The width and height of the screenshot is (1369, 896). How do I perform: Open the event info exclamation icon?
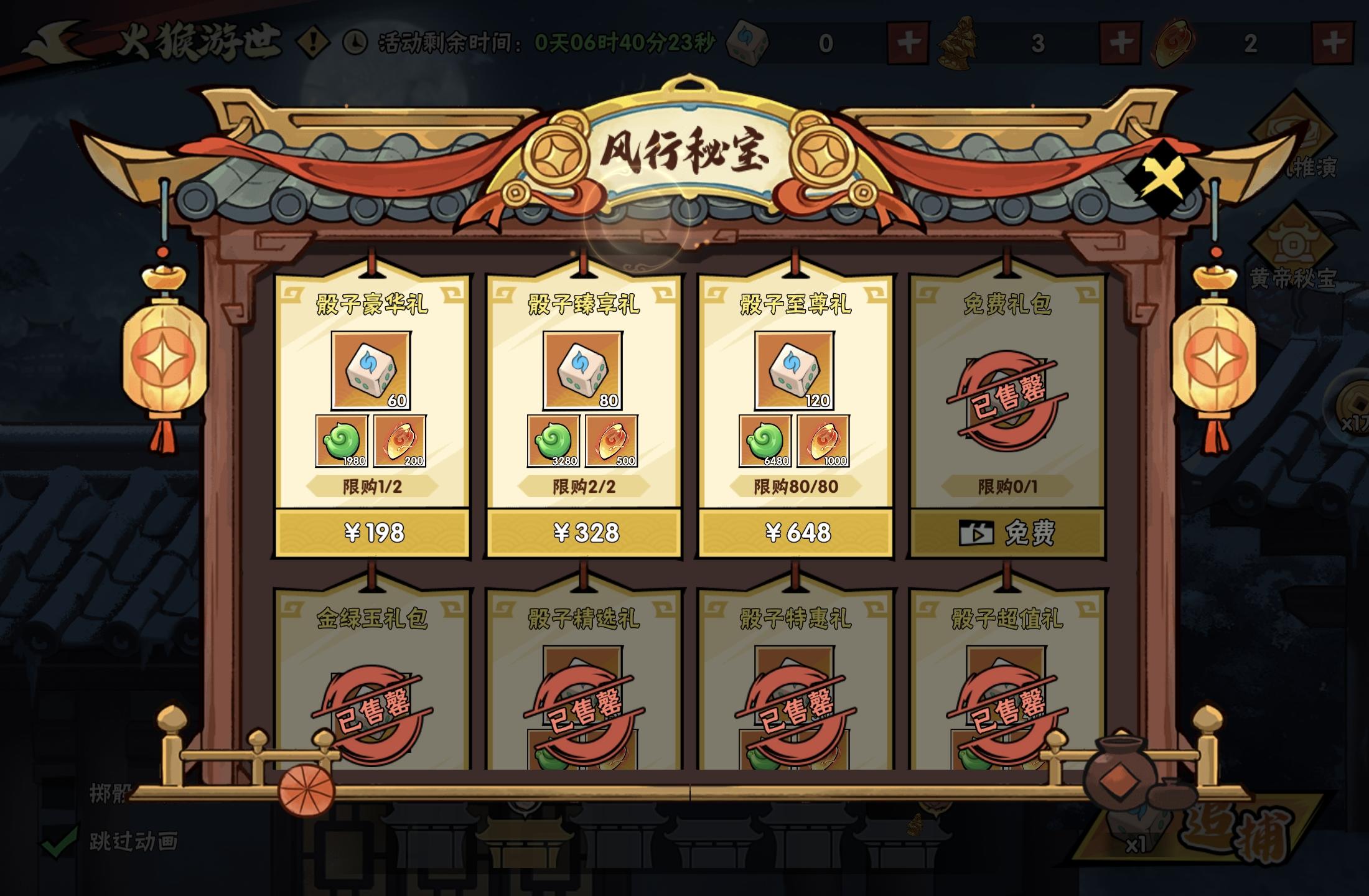(314, 42)
